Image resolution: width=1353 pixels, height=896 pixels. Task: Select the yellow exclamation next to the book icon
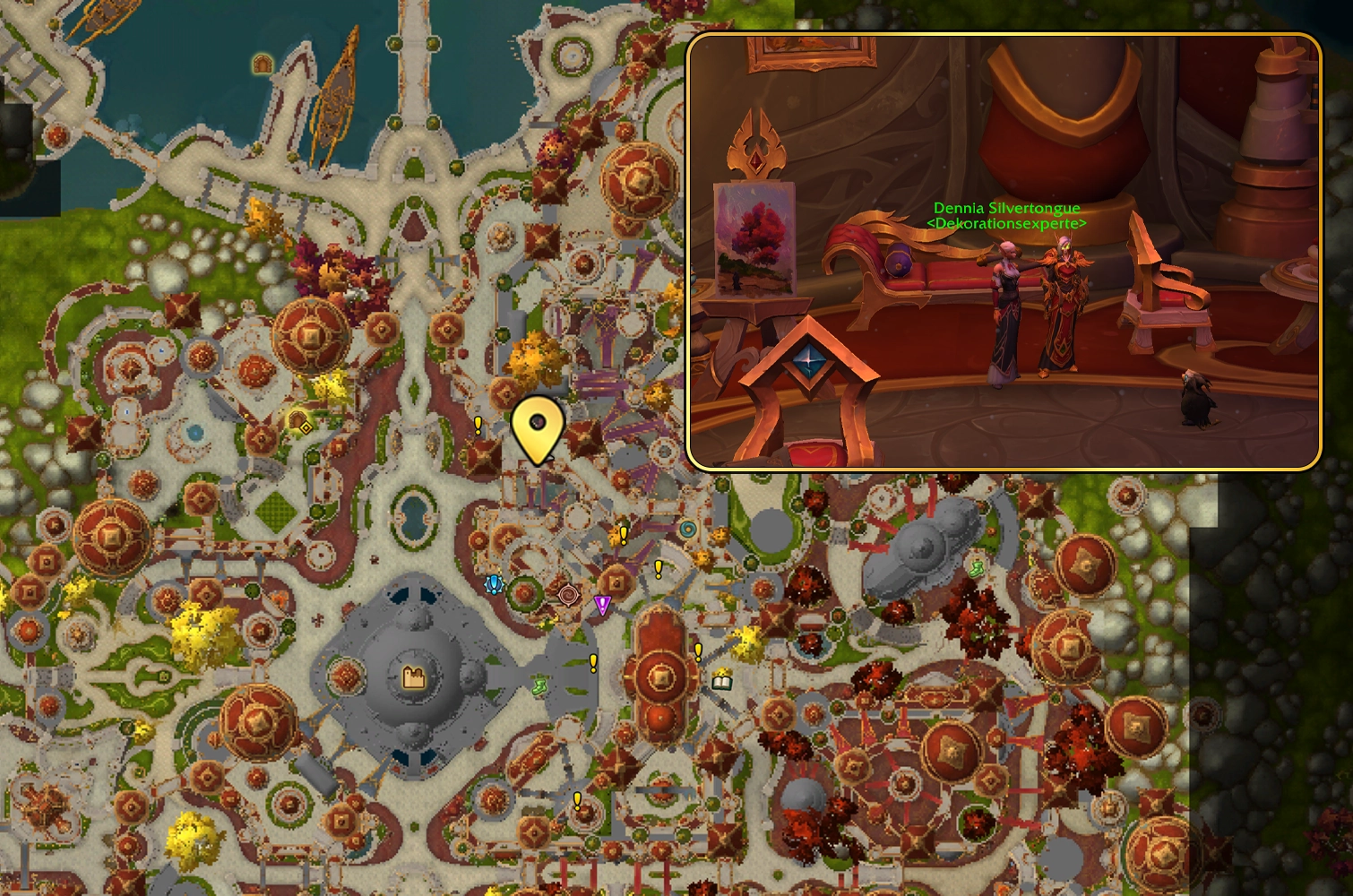point(698,651)
